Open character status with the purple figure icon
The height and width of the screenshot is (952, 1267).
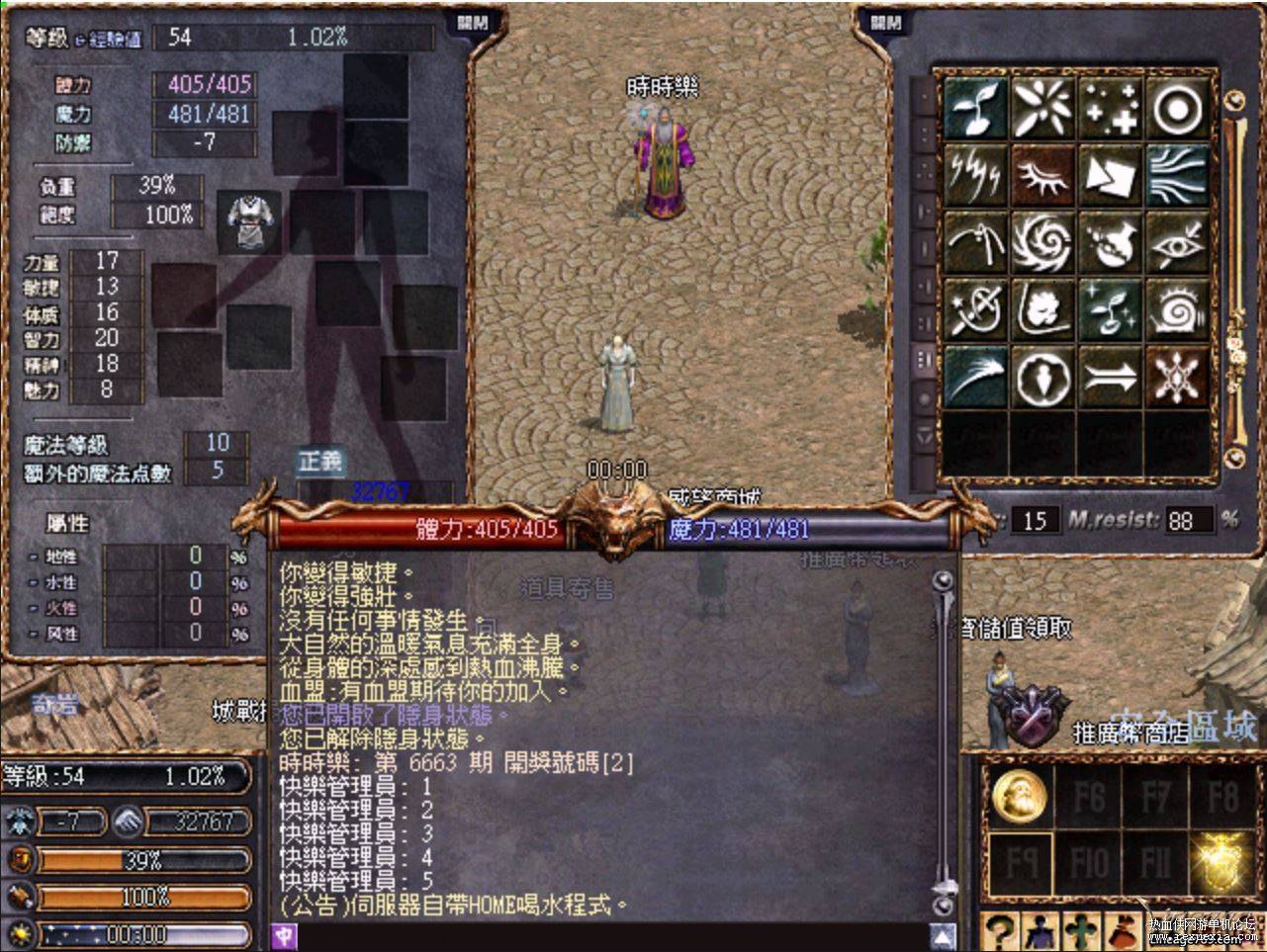pos(1042,927)
